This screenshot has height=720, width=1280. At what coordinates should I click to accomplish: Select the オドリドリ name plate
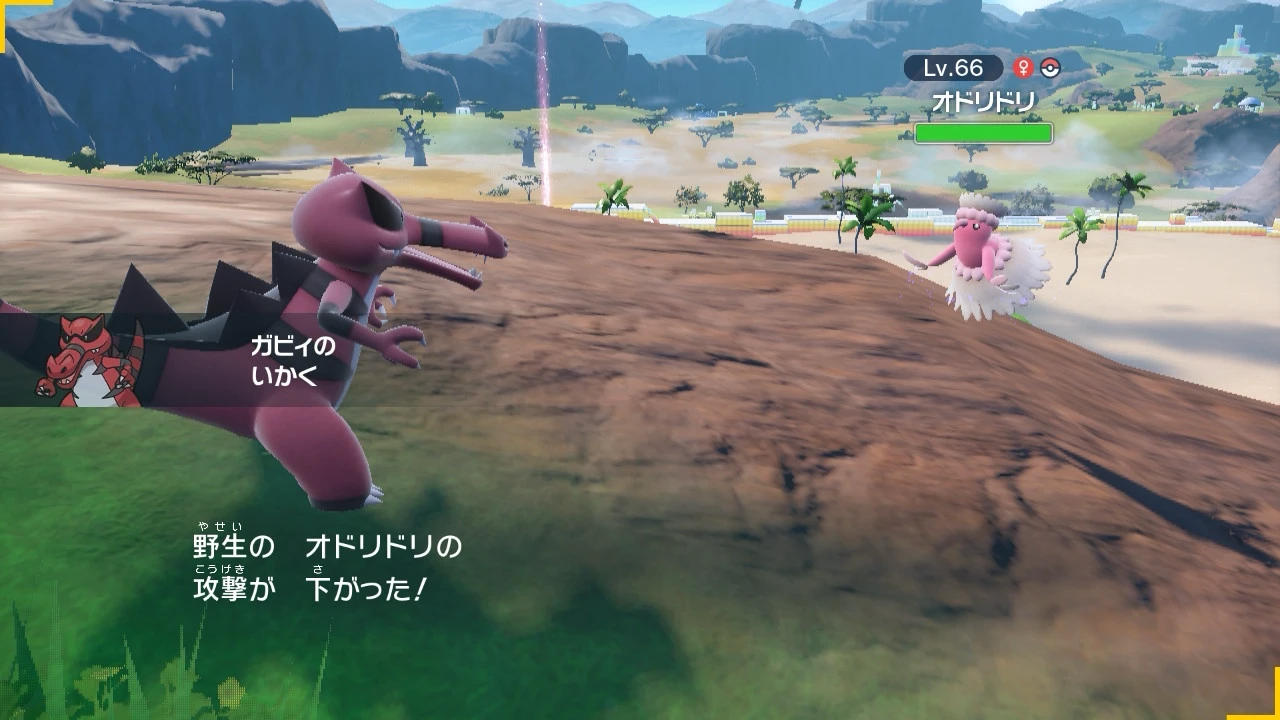pos(982,101)
